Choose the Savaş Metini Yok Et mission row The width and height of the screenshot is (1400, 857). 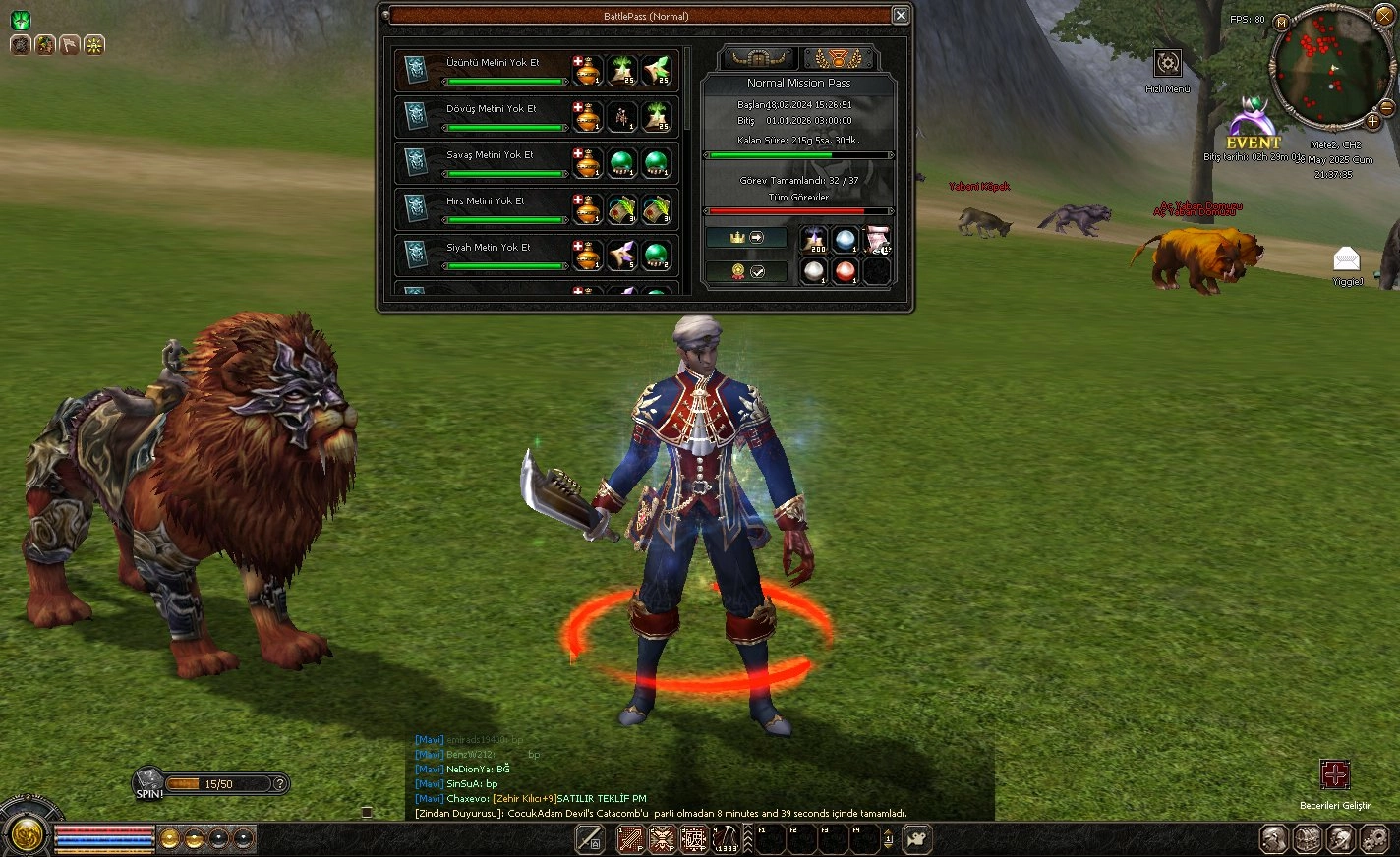(x=490, y=155)
